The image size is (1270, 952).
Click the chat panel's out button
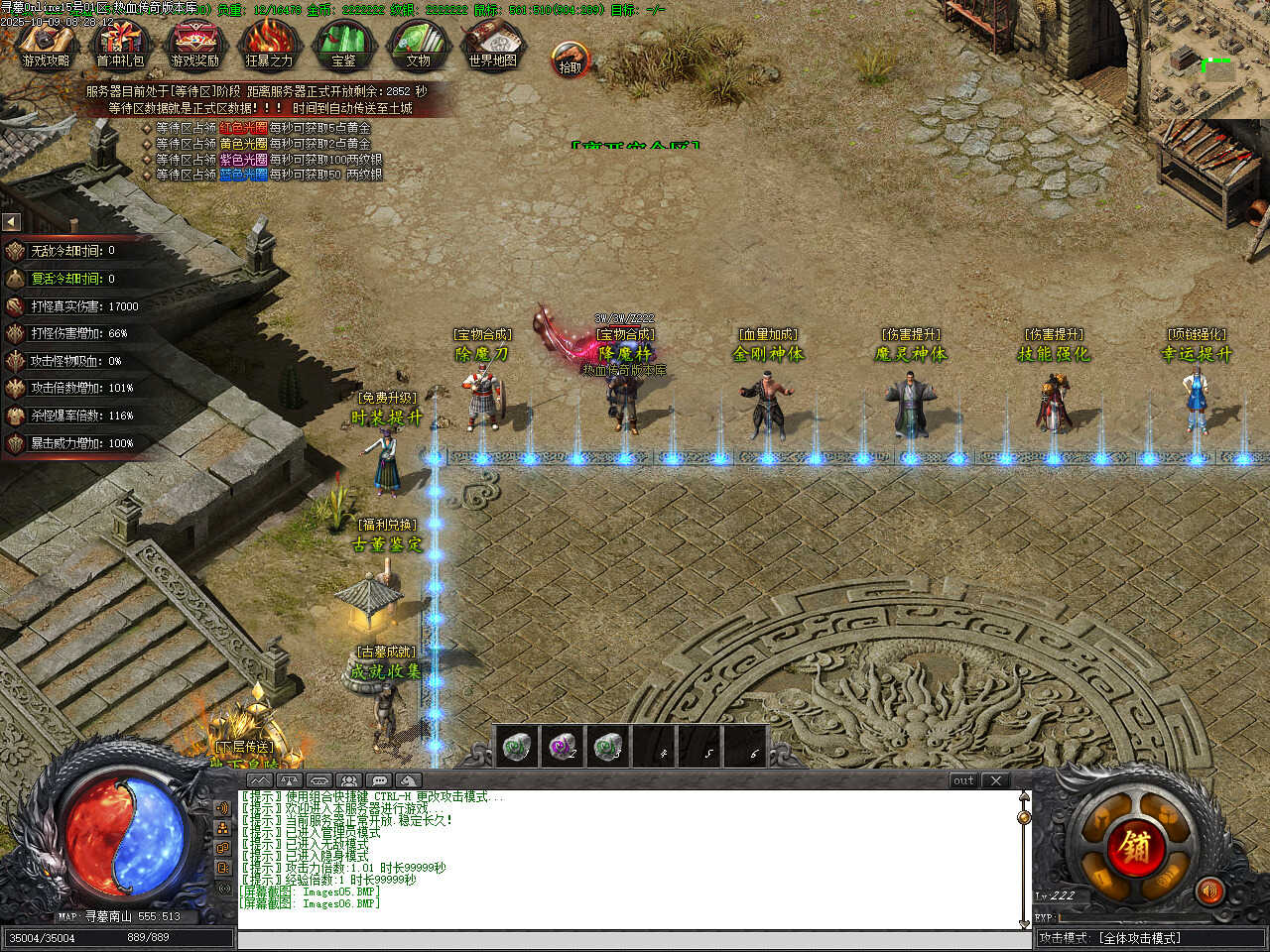pos(963,780)
